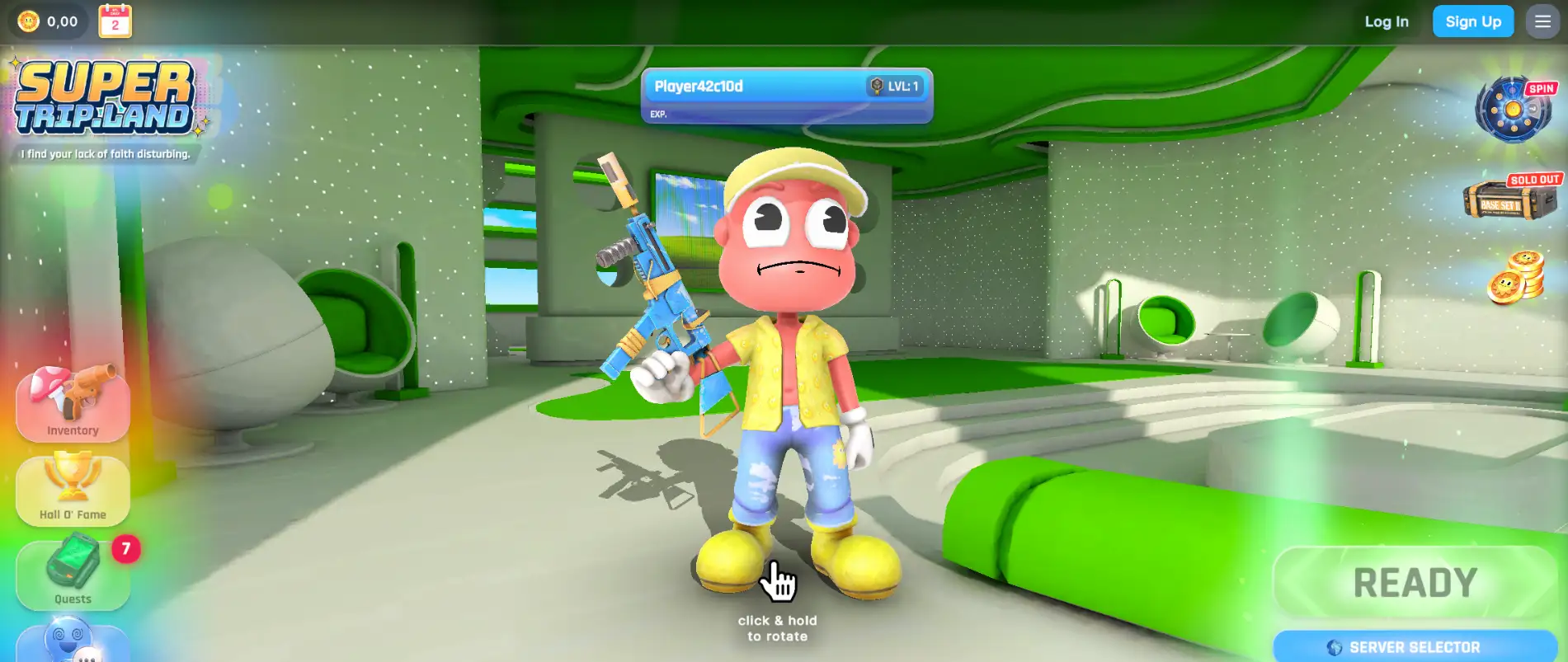
Task: Expand the hamburger menu
Action: pos(1542,21)
